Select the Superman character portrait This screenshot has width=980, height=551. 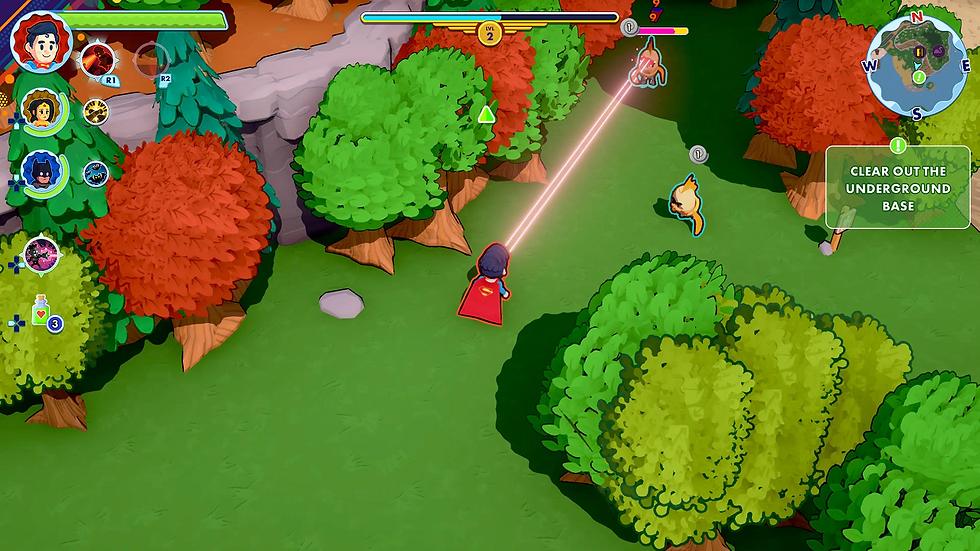coord(41,44)
